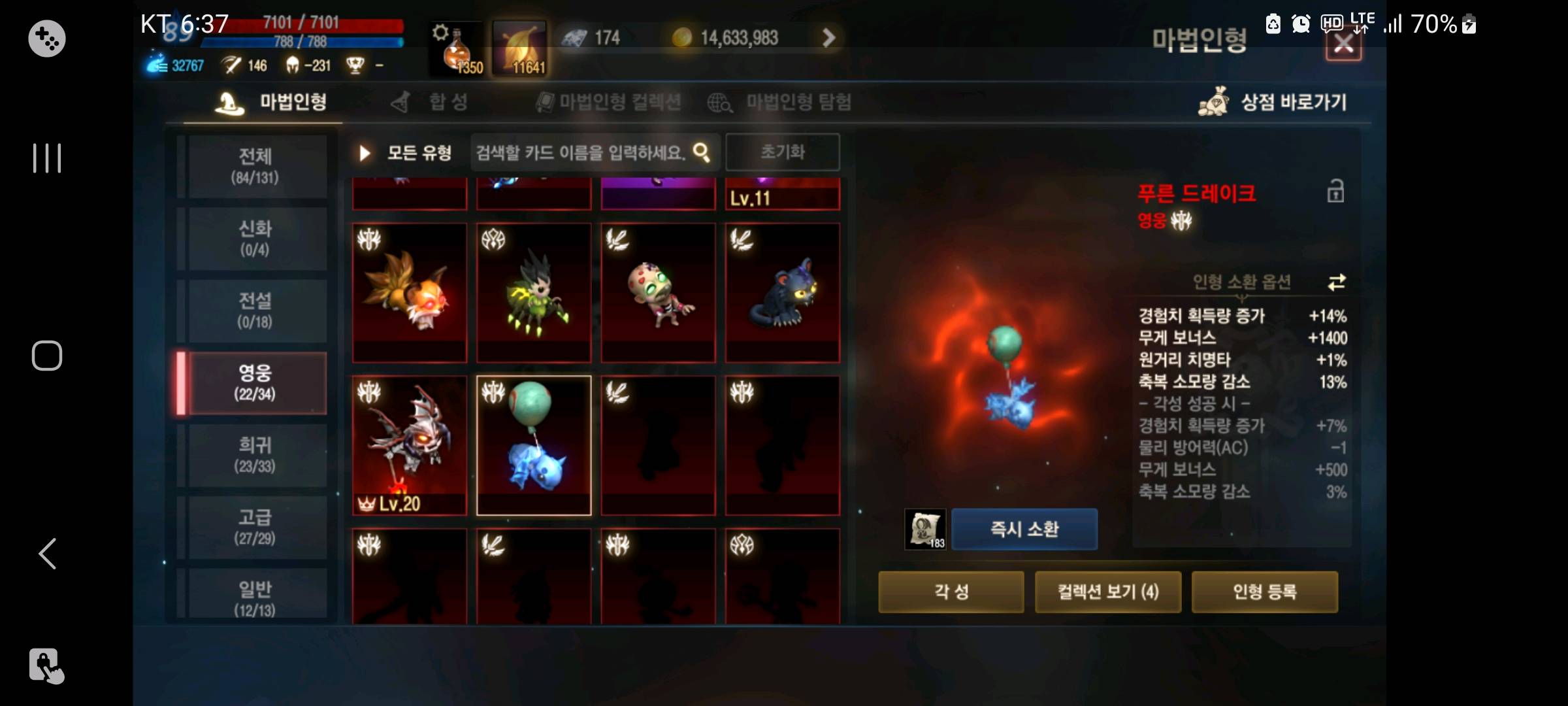Expand the currency bar with the right chevron

[828, 37]
